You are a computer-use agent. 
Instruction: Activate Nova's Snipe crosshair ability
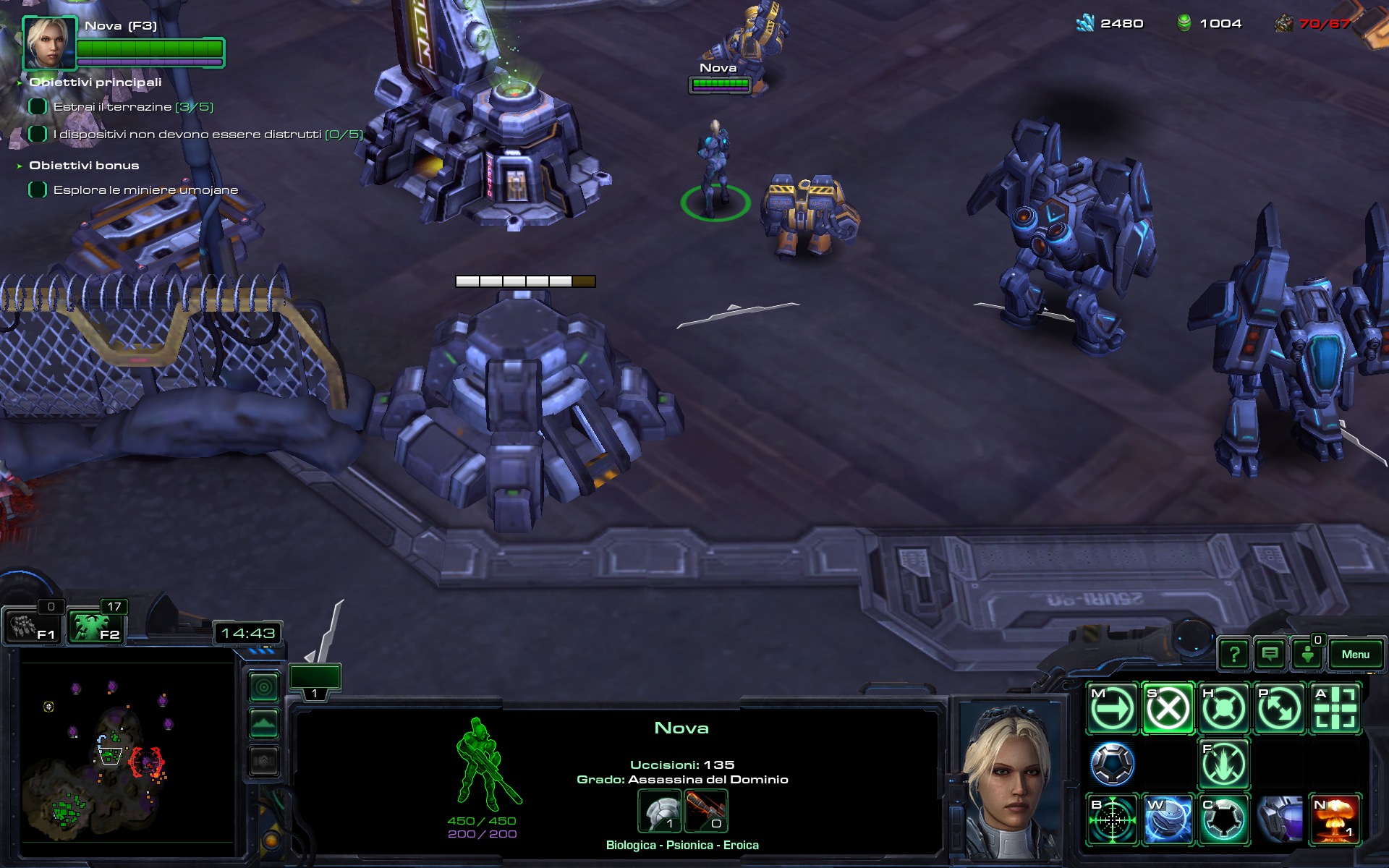point(1112,820)
